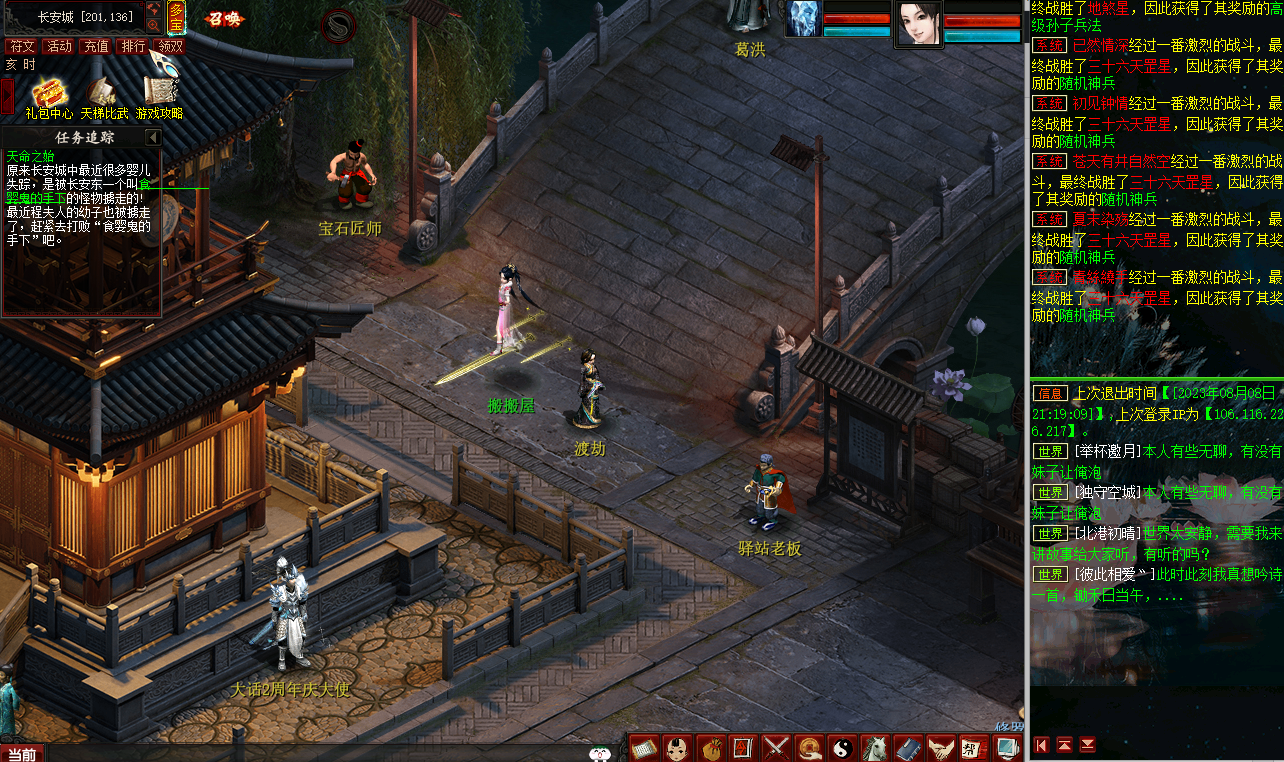Viewport: 1284px width, 762px height.
Task: Select the player character portrait
Action: point(918,23)
